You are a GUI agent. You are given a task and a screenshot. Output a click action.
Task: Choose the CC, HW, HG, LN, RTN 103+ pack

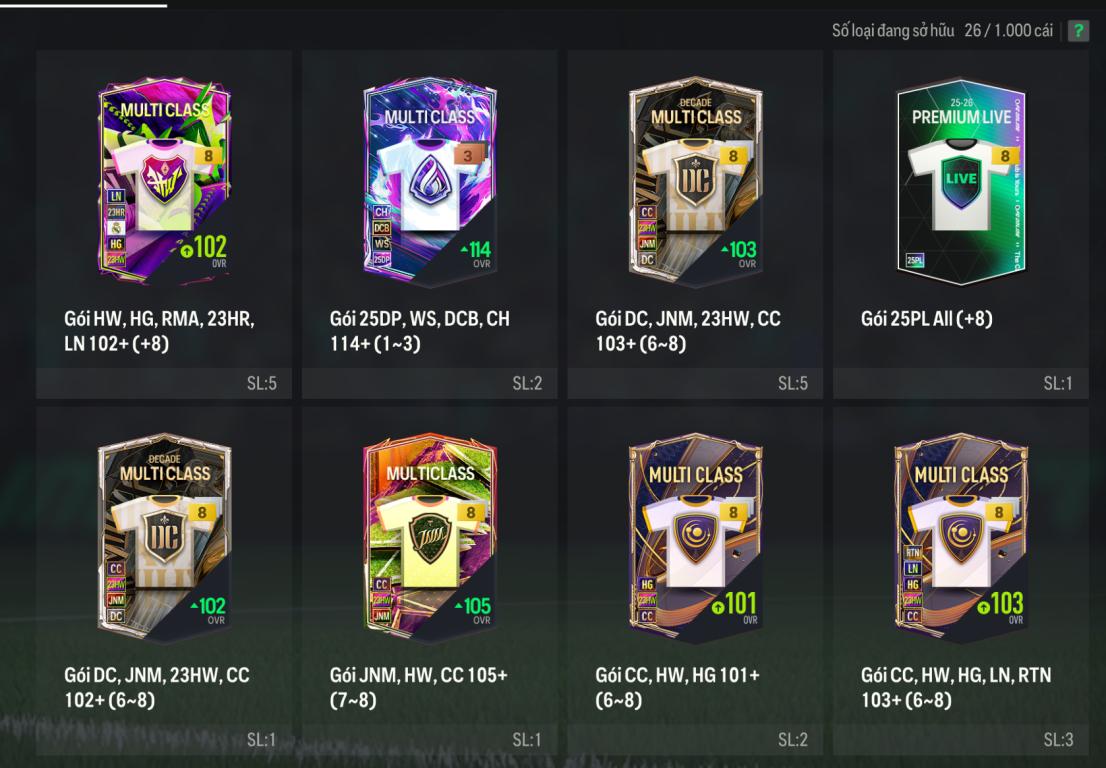961,537
